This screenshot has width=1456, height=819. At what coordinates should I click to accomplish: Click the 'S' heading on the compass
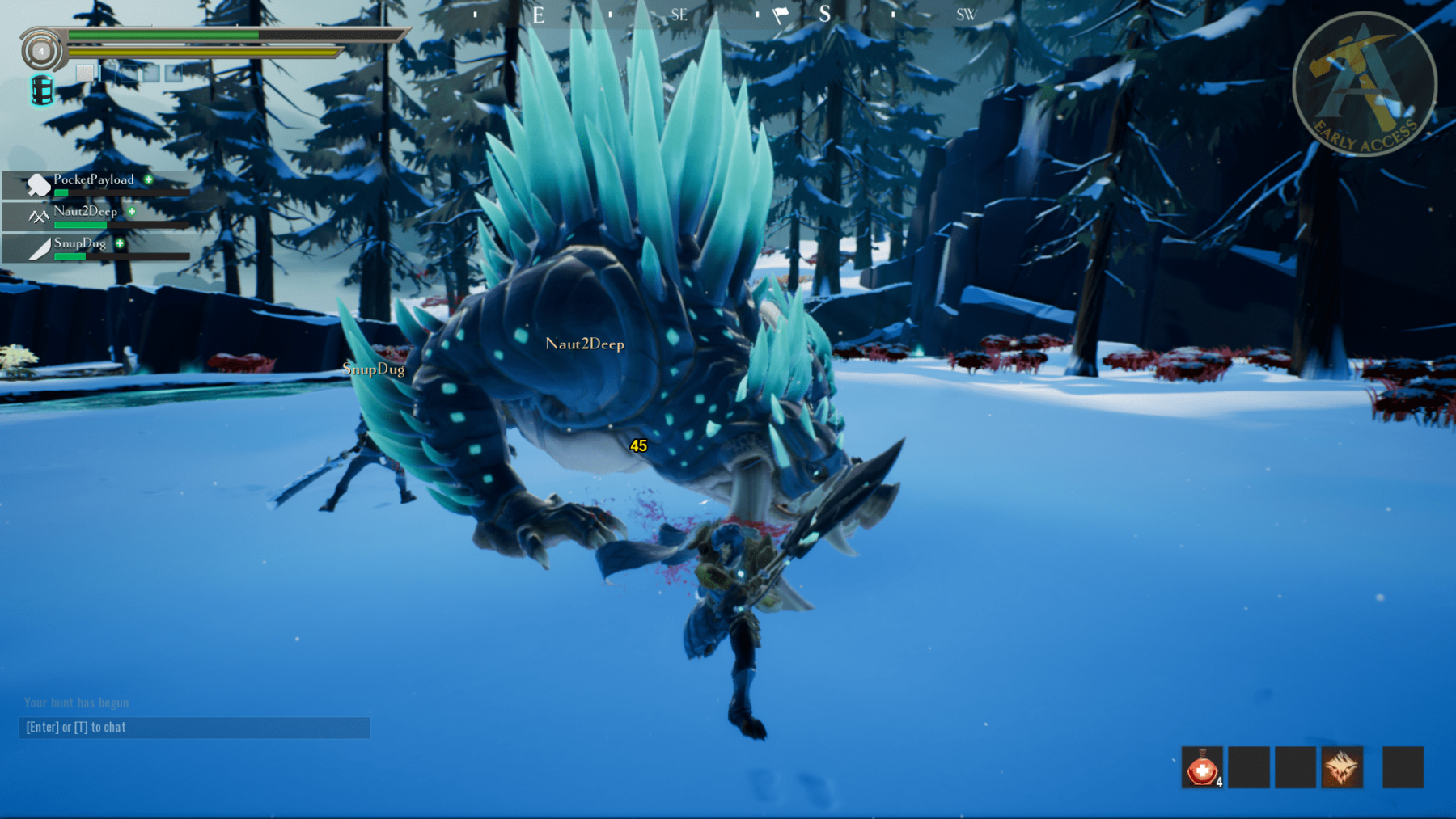click(x=824, y=14)
